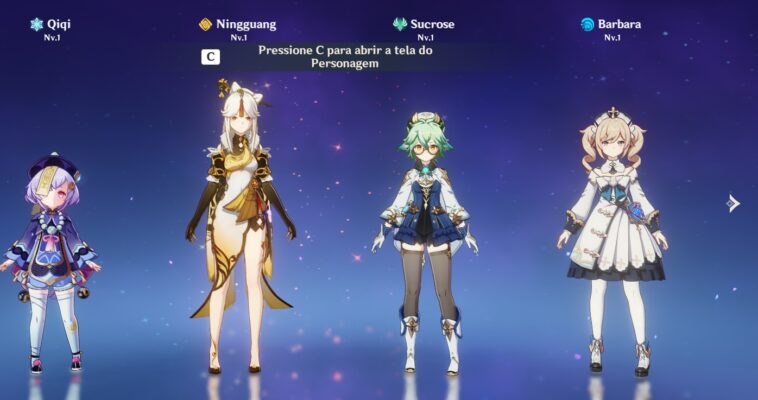Click the right arrow to show more characters
This screenshot has height=400, width=758.
(732, 203)
